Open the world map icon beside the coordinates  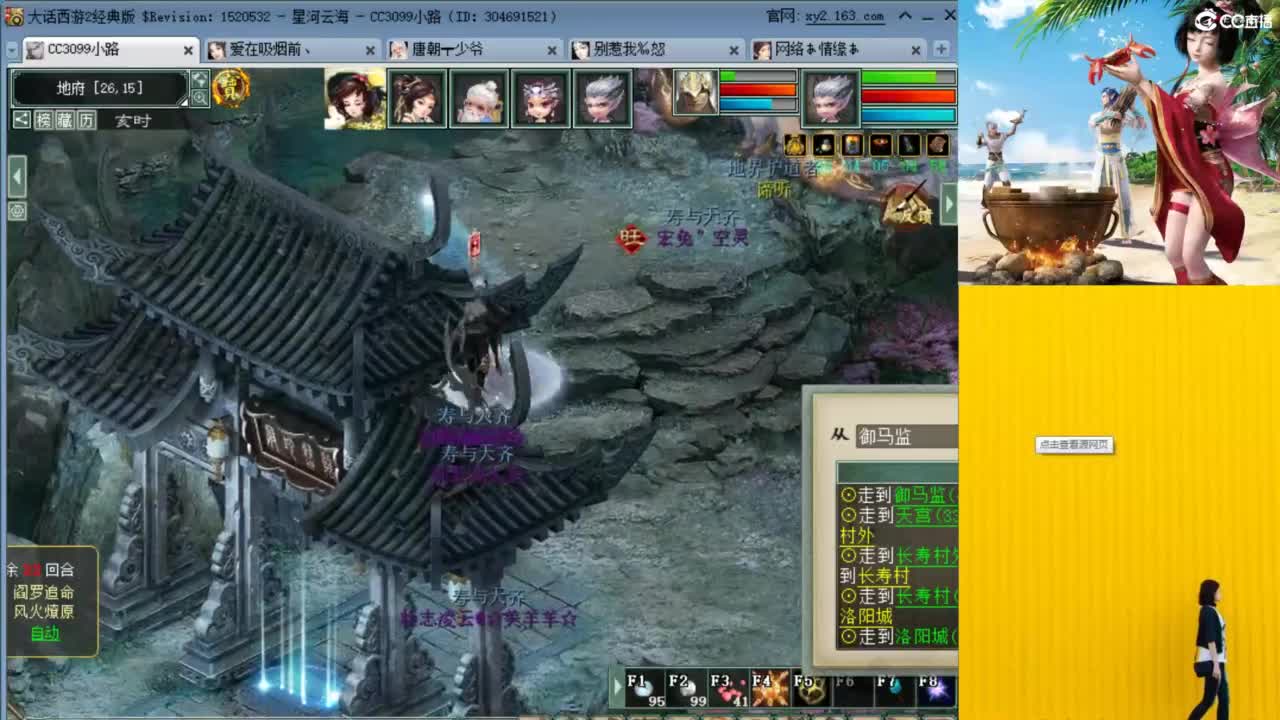[200, 80]
